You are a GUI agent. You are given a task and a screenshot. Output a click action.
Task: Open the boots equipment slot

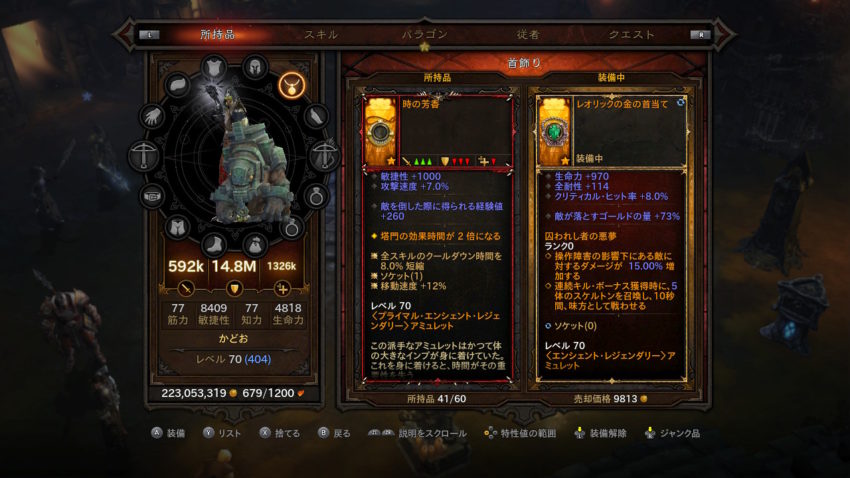[x=214, y=243]
